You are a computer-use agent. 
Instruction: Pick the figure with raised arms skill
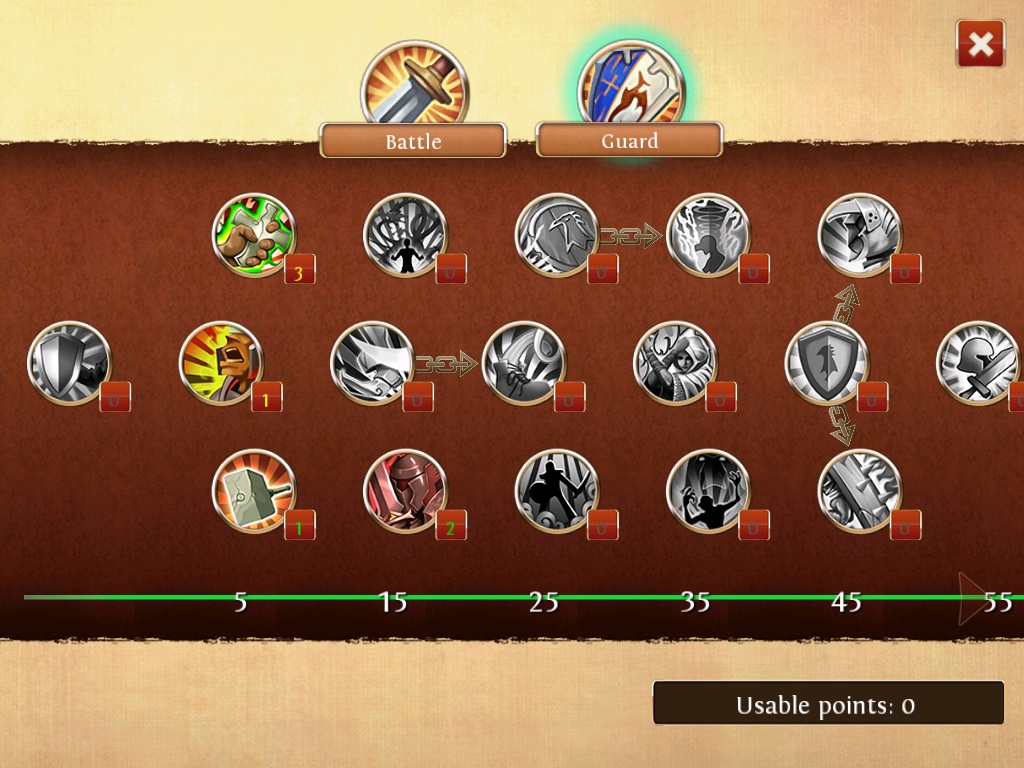click(708, 491)
